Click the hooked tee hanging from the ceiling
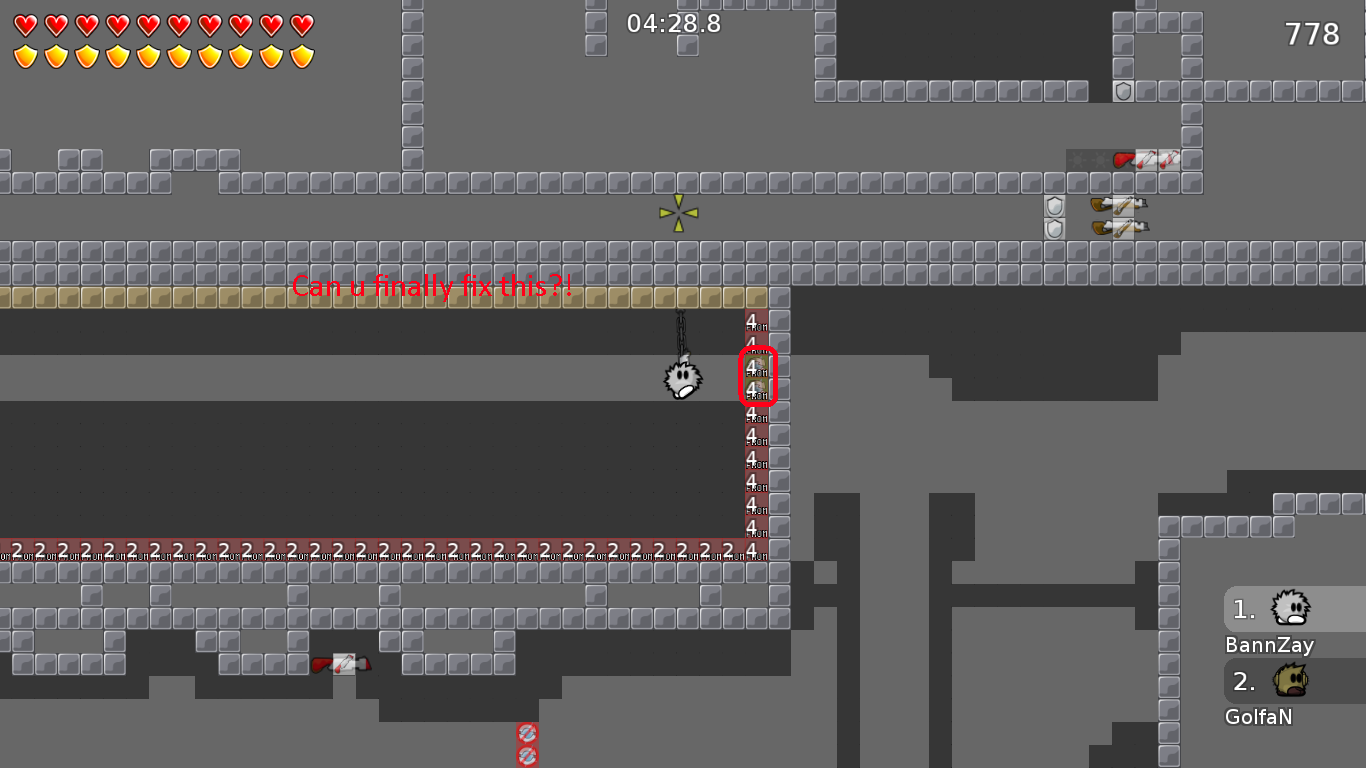 click(681, 379)
